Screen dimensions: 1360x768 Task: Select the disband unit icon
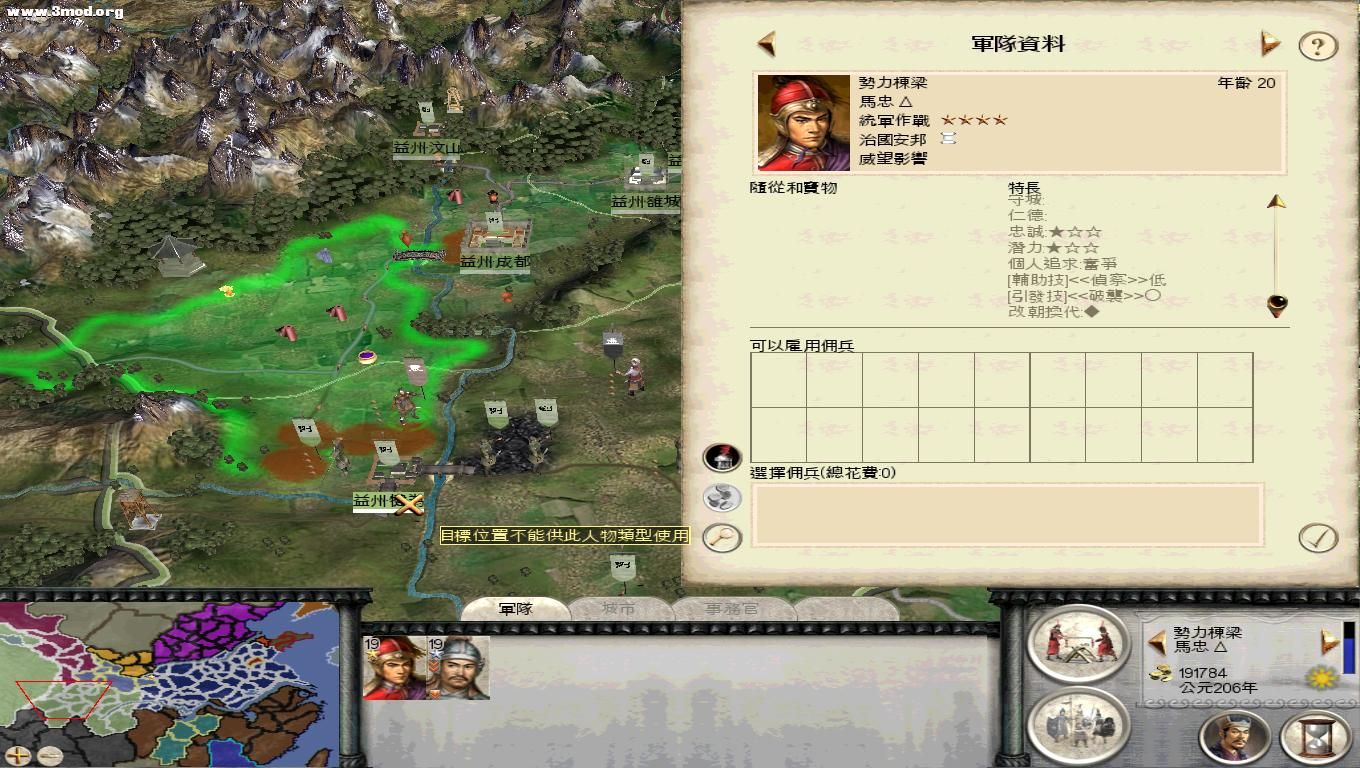[720, 457]
